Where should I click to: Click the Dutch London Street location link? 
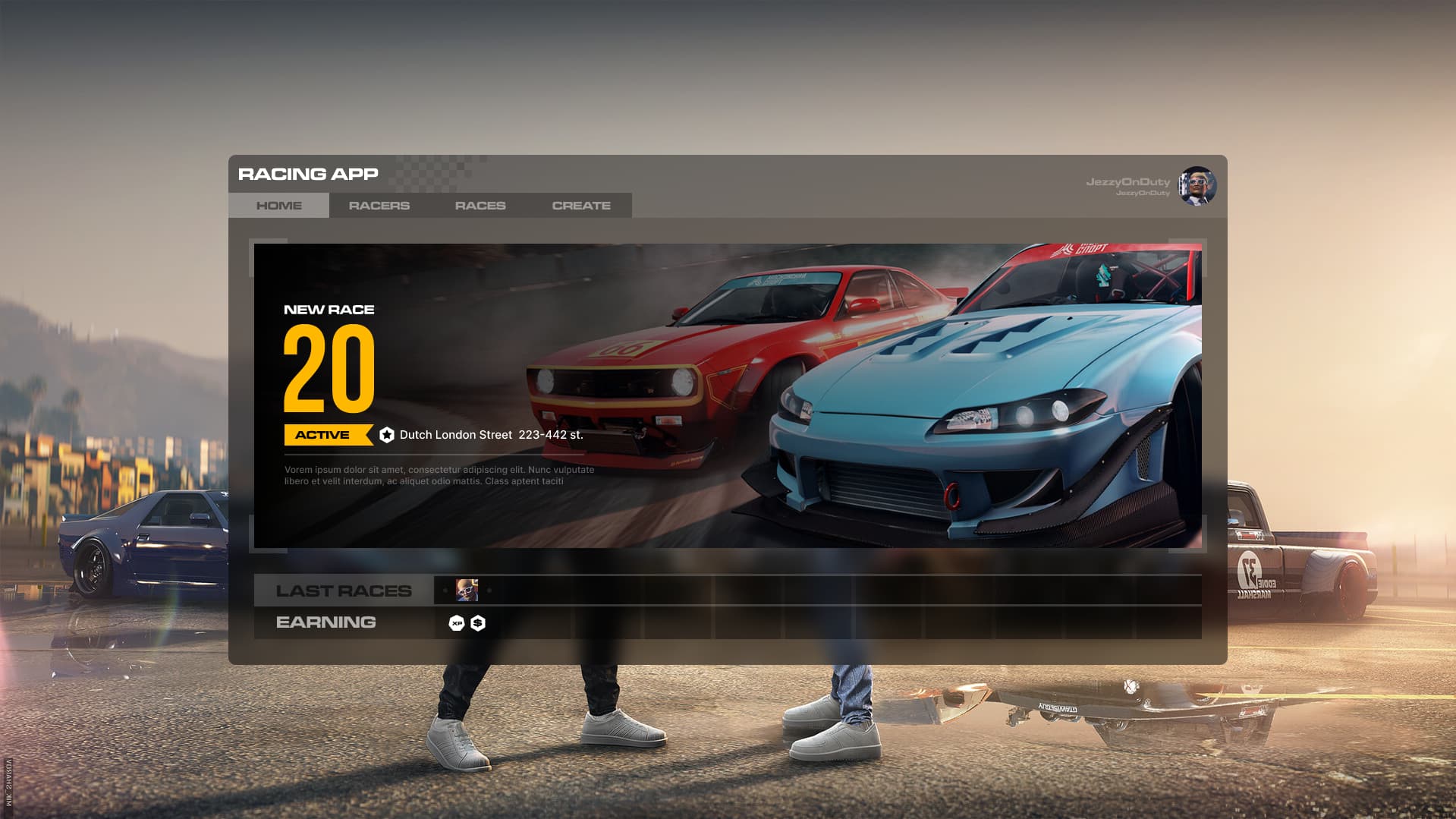click(x=492, y=434)
